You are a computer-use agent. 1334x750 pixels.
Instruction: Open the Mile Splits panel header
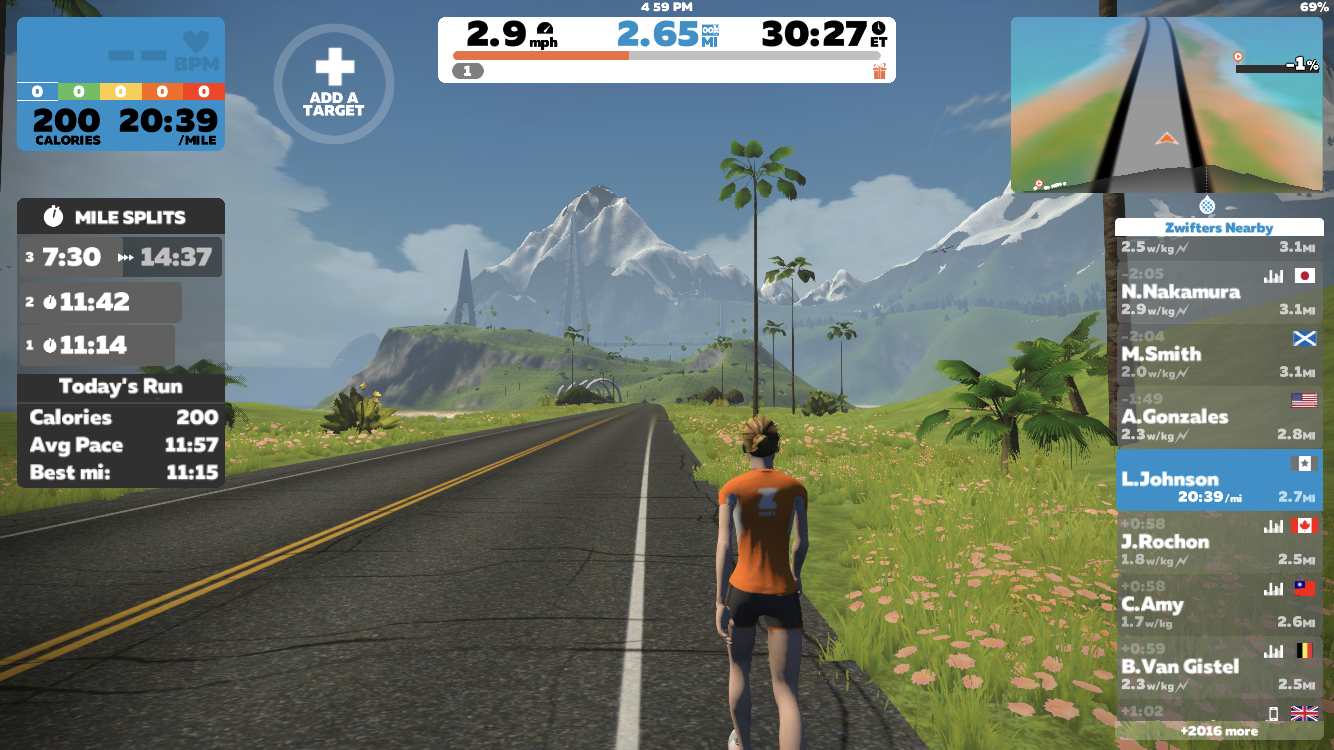click(x=121, y=217)
